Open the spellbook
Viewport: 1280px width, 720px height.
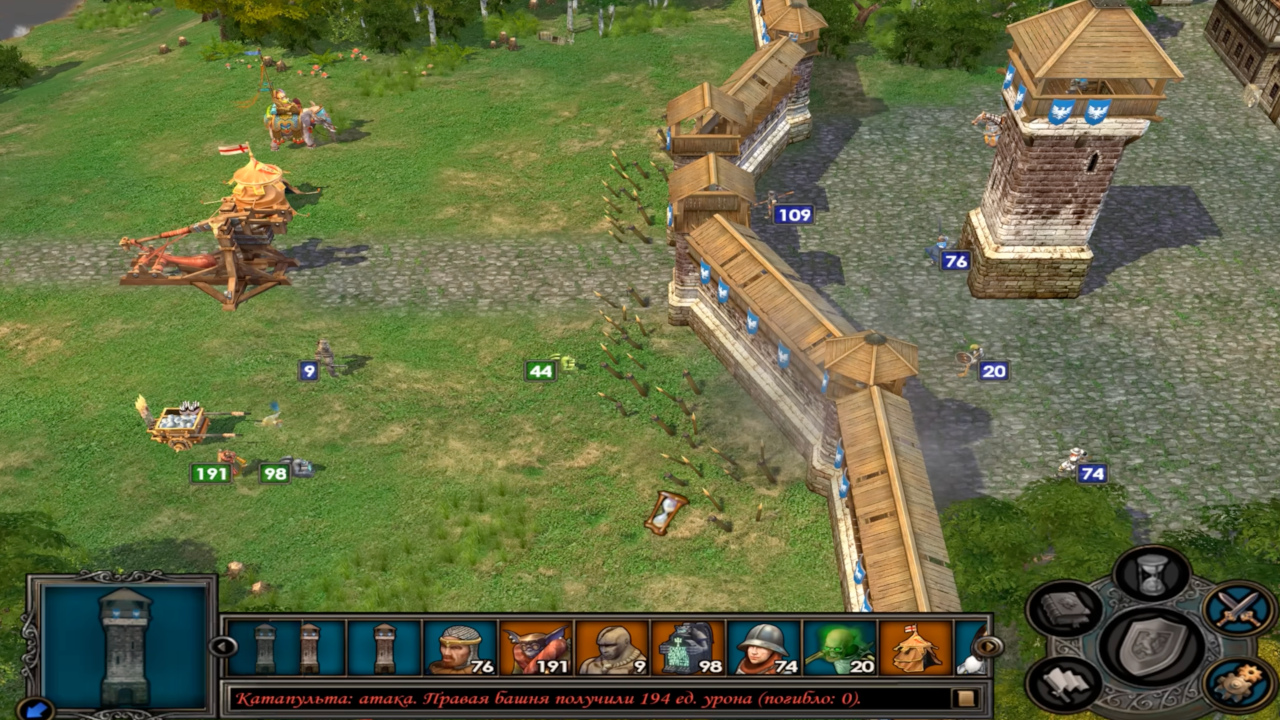(1064, 608)
